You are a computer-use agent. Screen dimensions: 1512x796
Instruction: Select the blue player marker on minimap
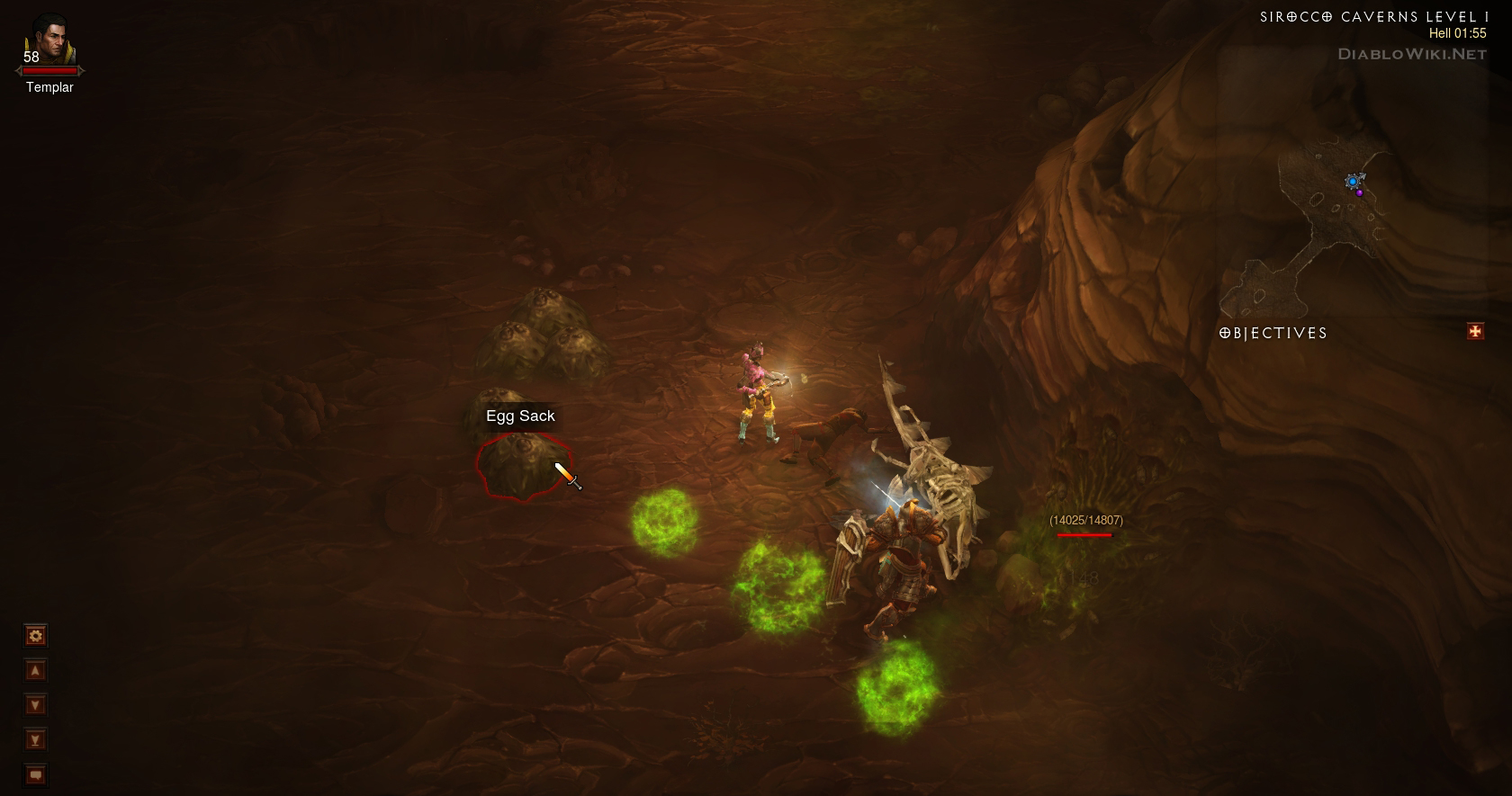click(x=1352, y=182)
